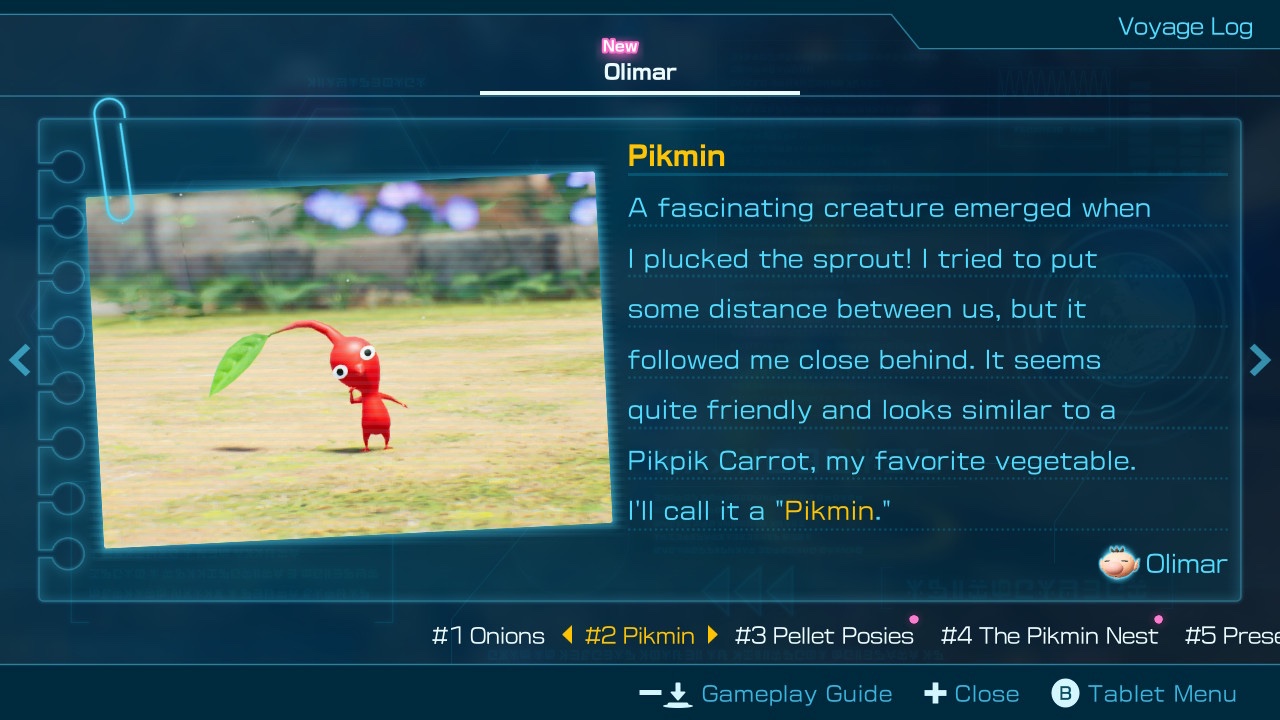Advance with the right page arrow
Image resolution: width=1280 pixels, height=720 pixels.
(x=1260, y=360)
